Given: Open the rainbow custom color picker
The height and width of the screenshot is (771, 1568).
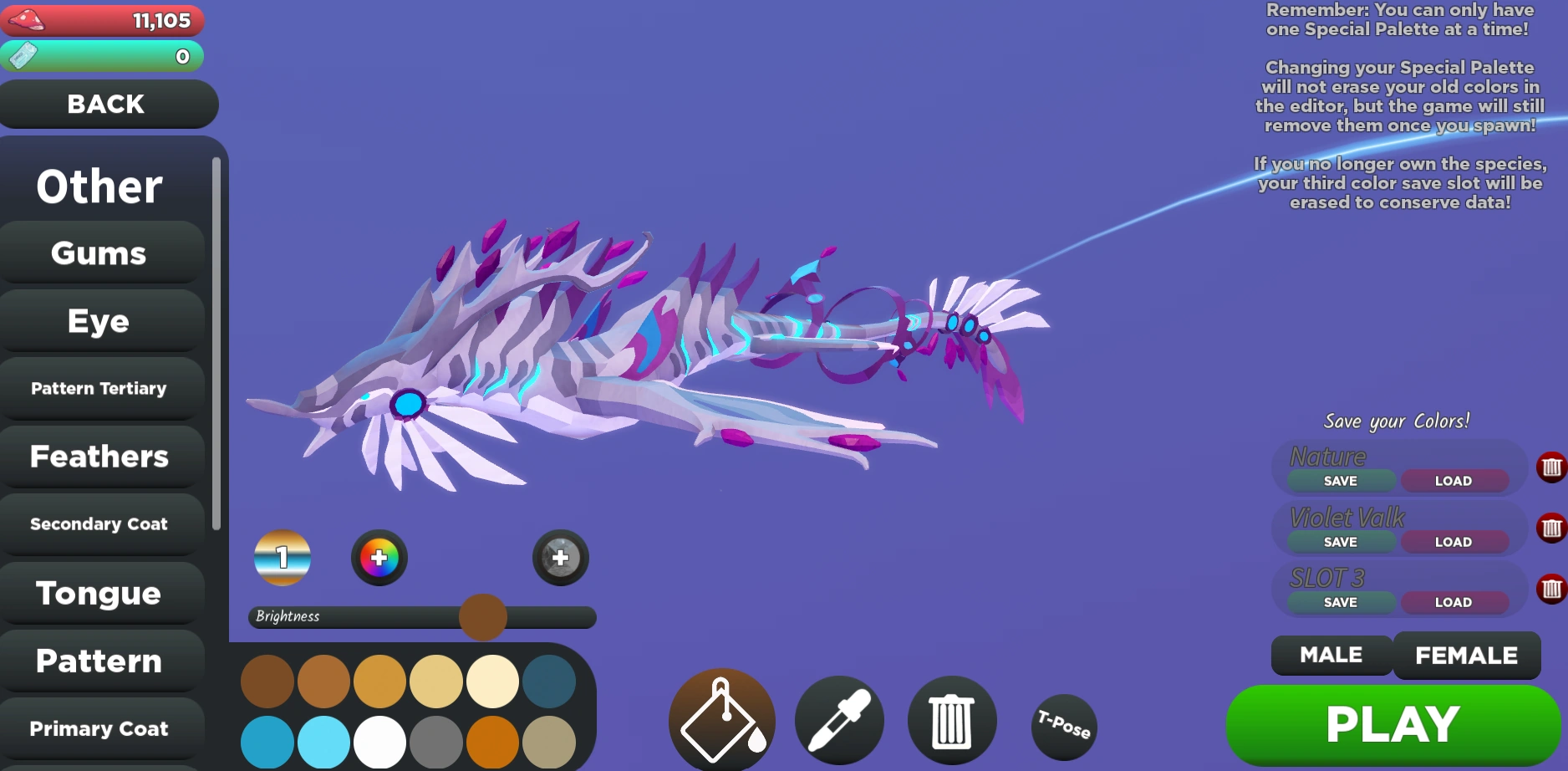Looking at the screenshot, I should [x=379, y=558].
